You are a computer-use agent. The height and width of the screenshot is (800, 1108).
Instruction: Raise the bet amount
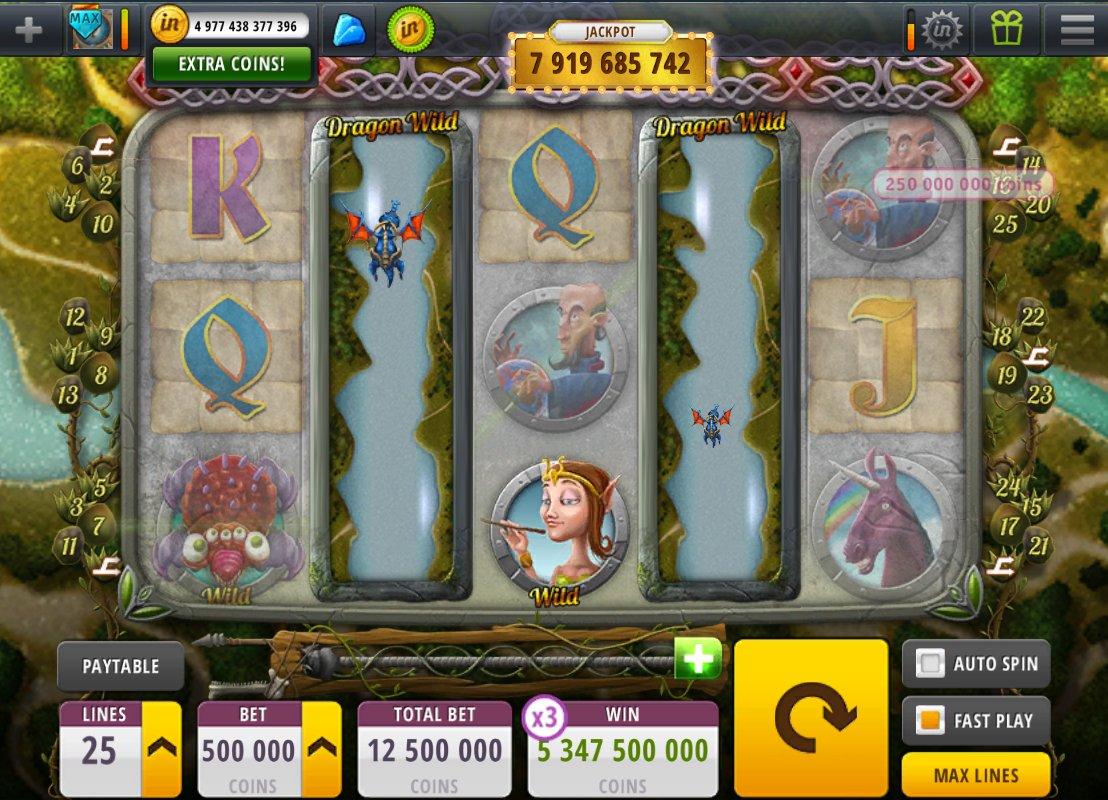pyautogui.click(x=321, y=748)
